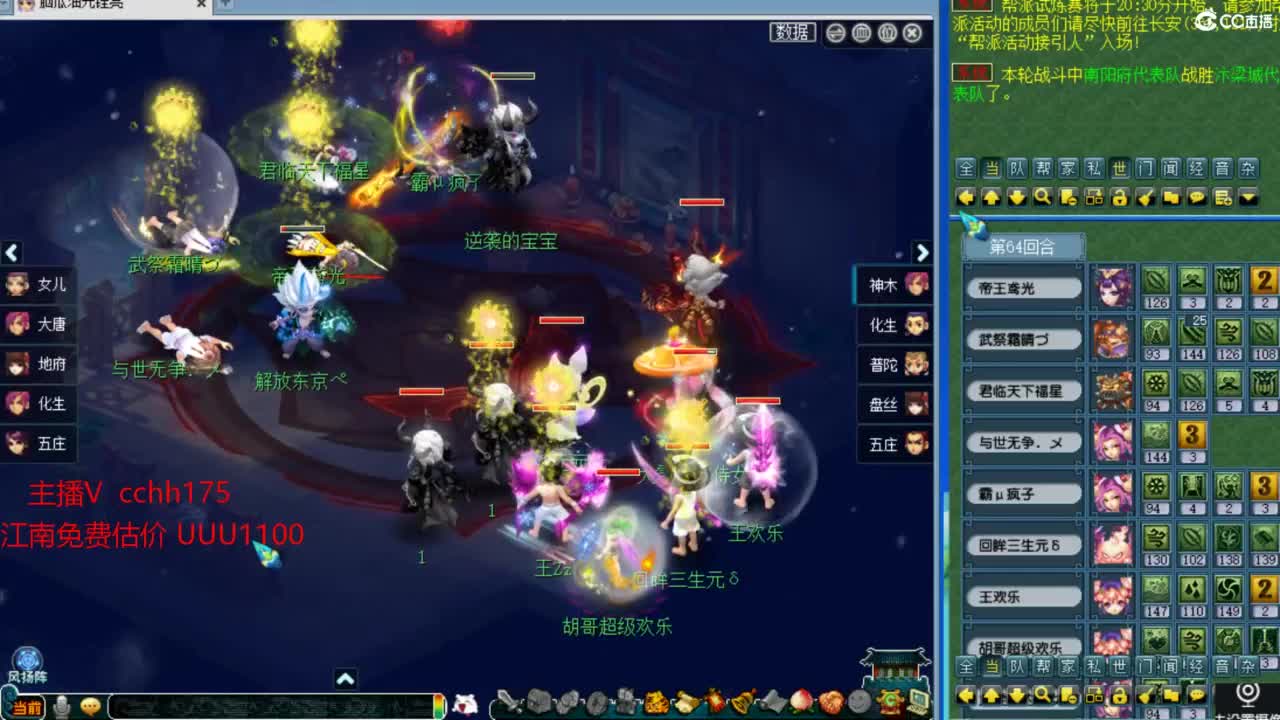Open the chat search magnifier icon
The width and height of the screenshot is (1280, 720).
[1041, 198]
